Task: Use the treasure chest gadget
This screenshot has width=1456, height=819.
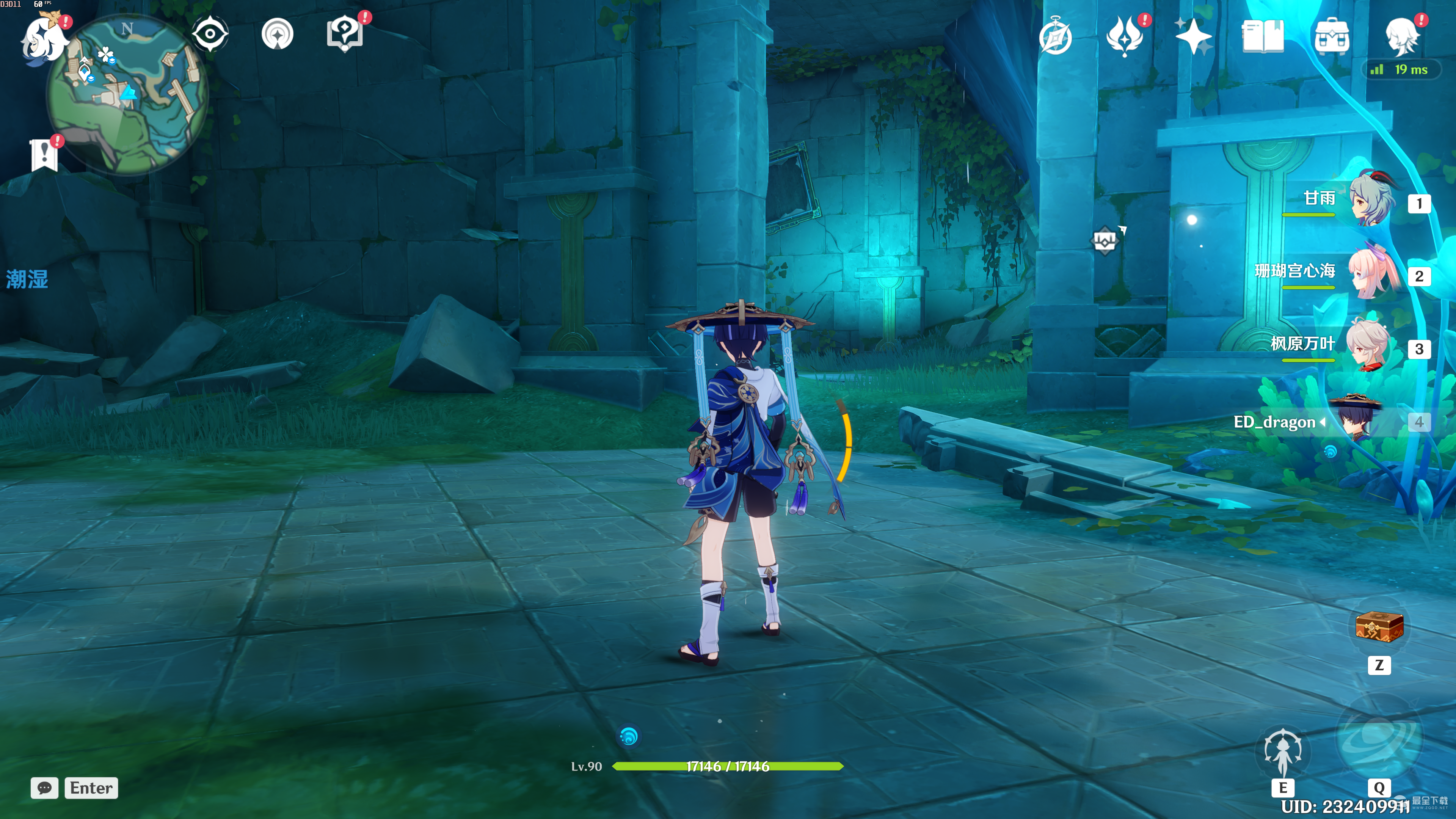Action: [1379, 626]
